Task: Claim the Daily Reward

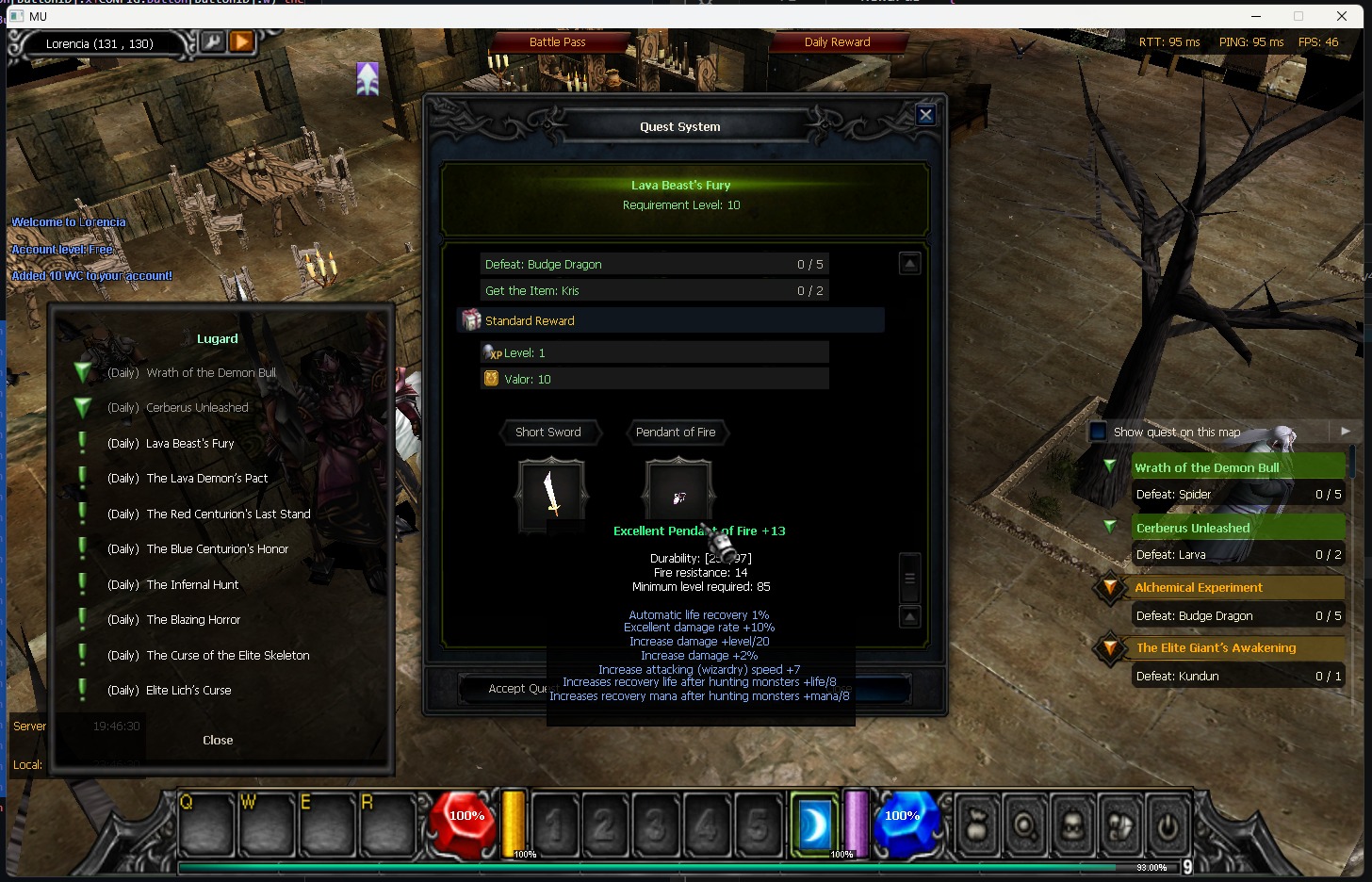Action: point(837,42)
